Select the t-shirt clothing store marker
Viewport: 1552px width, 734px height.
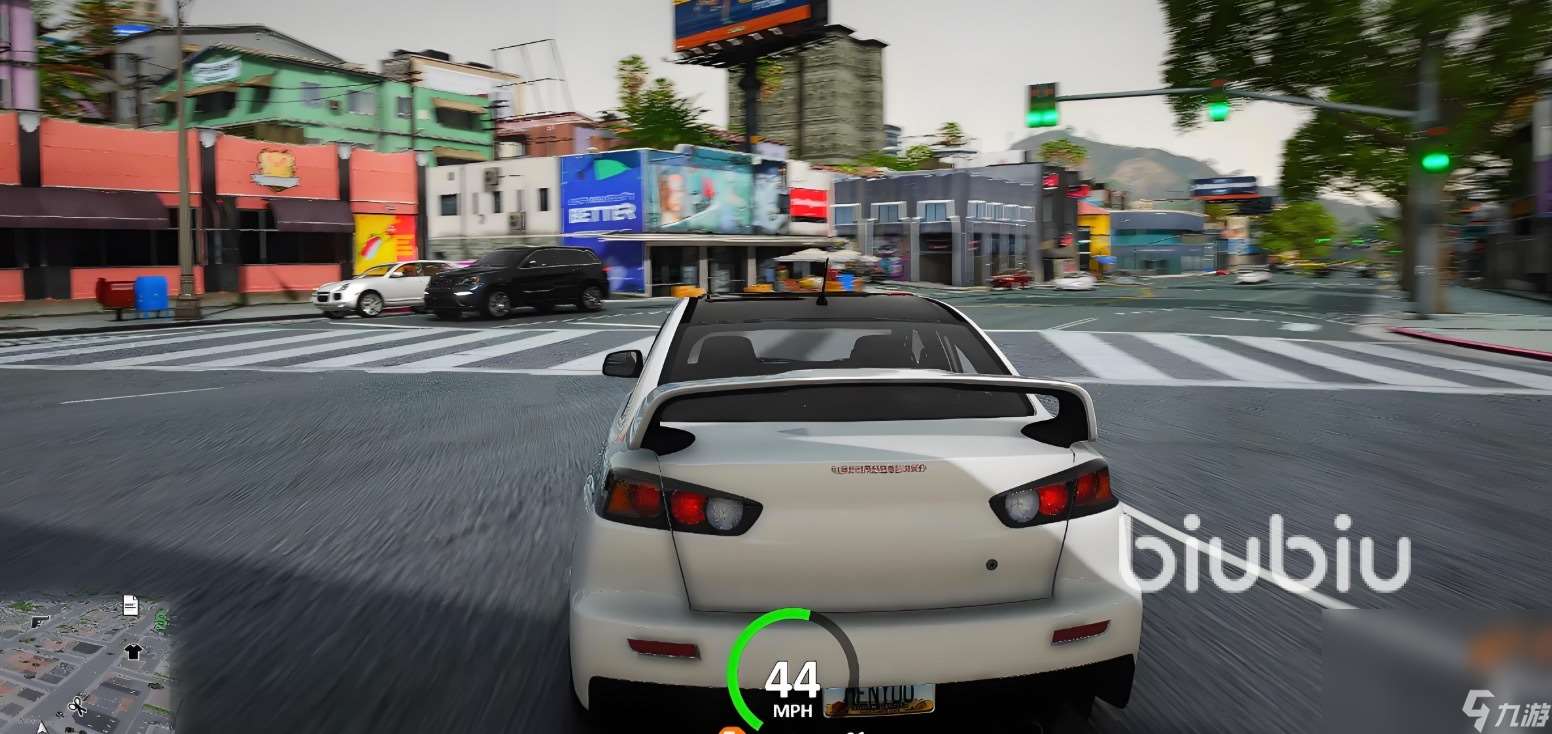pyautogui.click(x=133, y=651)
